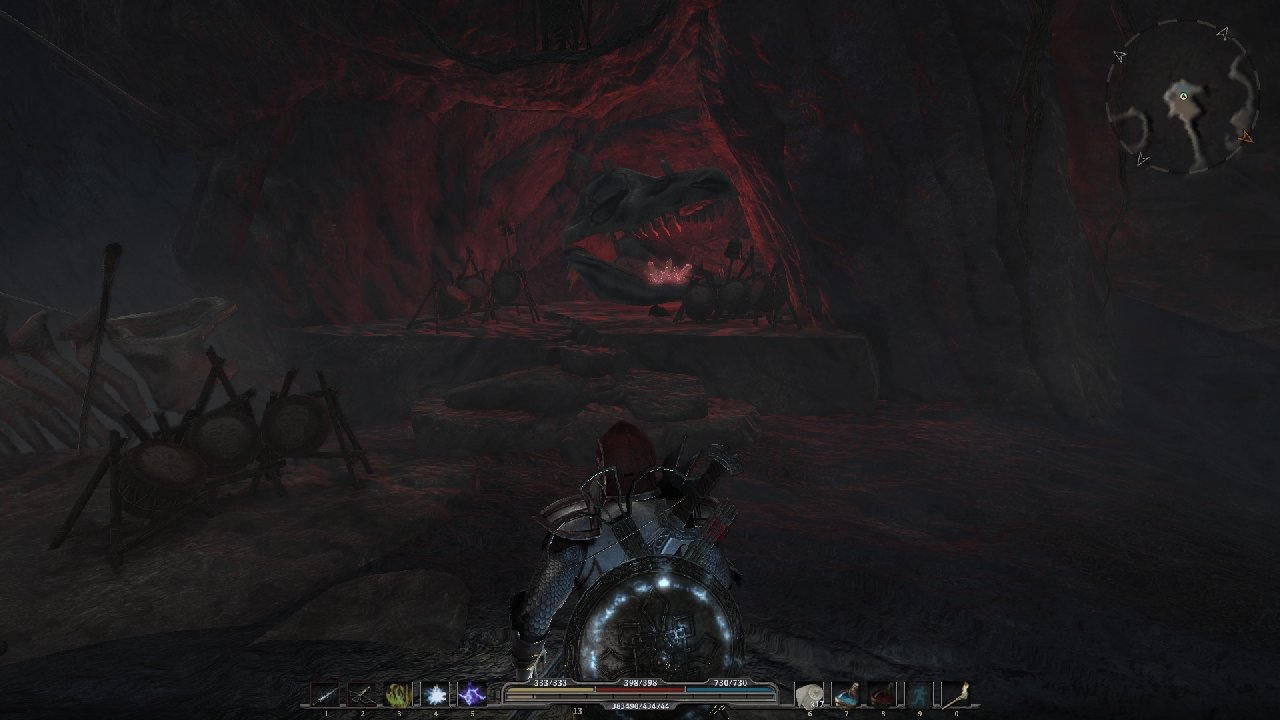Use the bandage roll item
1280x720 pixels.
[x=809, y=694]
